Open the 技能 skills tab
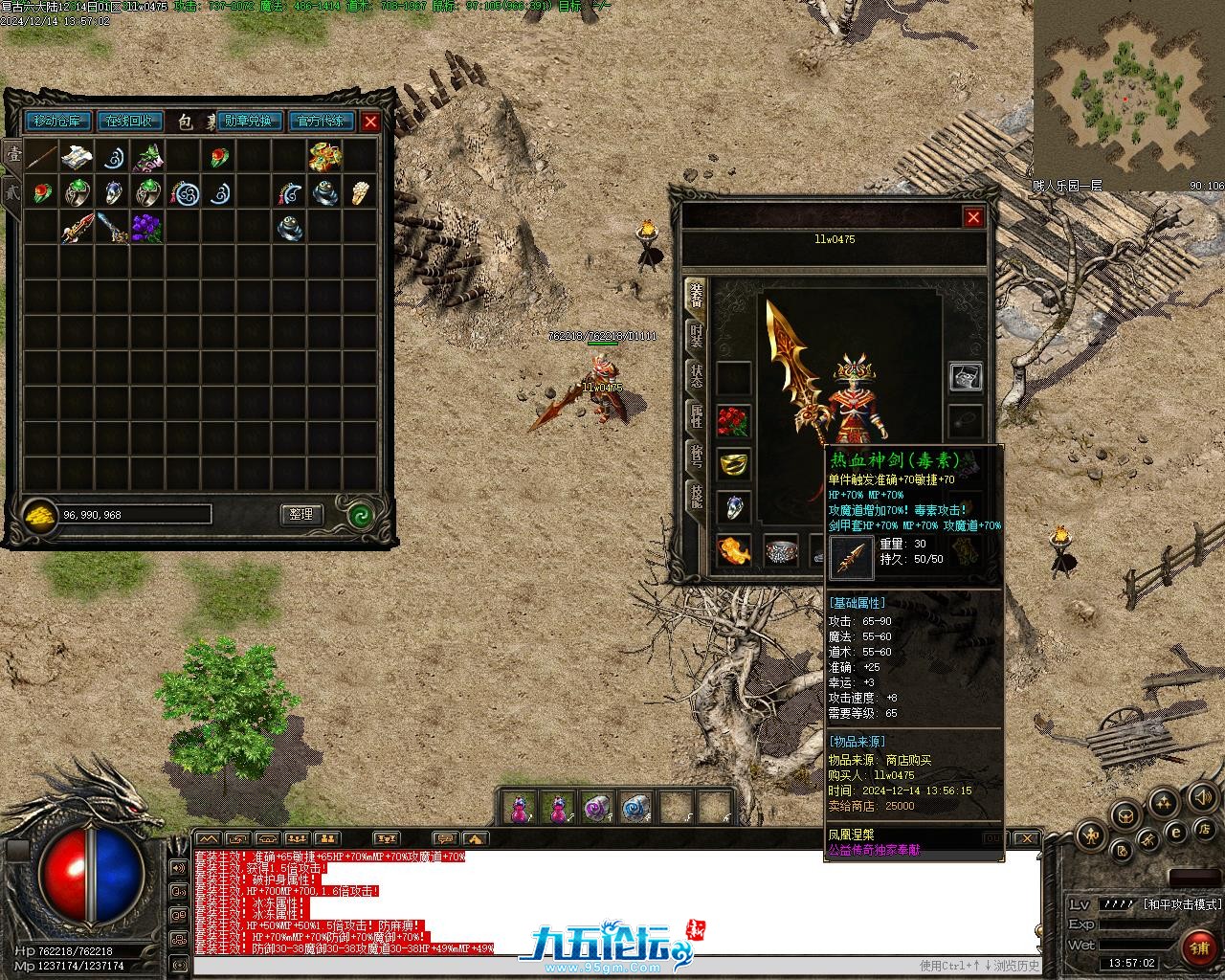Viewport: 1225px width, 980px height. (x=697, y=494)
